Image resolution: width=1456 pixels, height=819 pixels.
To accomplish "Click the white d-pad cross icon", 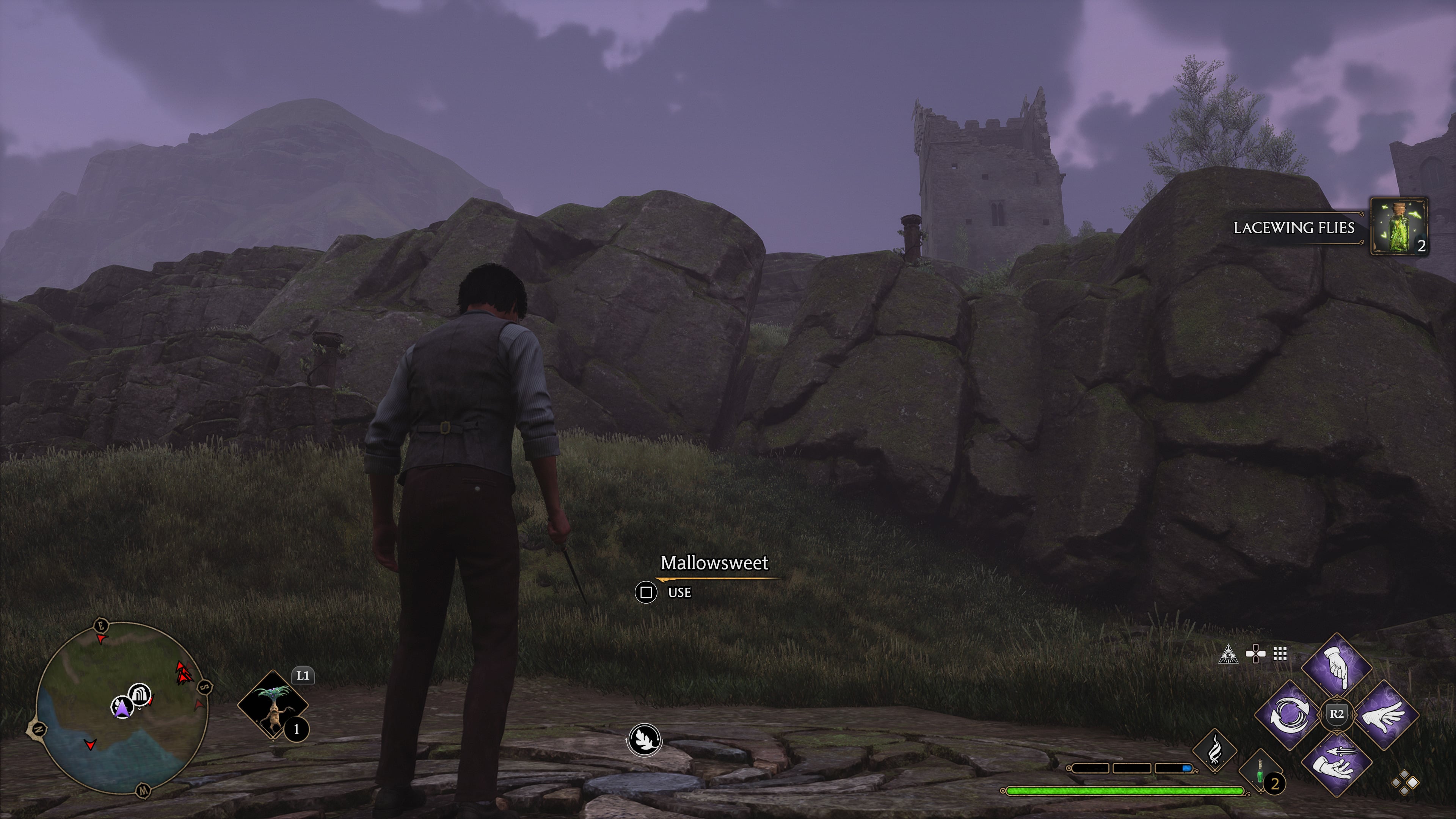I will point(1255,654).
